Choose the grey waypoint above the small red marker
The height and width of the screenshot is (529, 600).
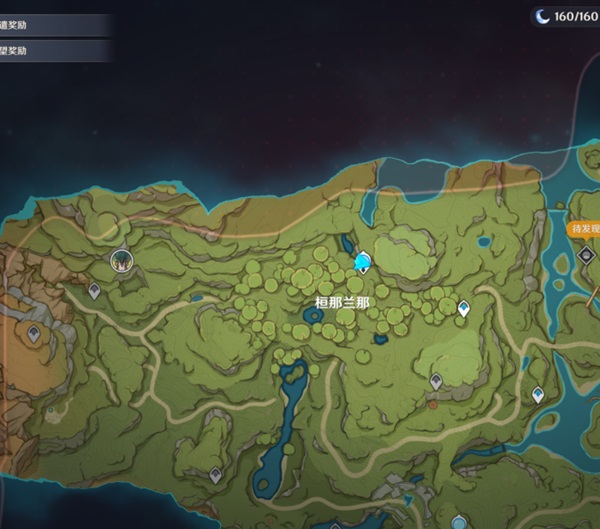pos(436,381)
